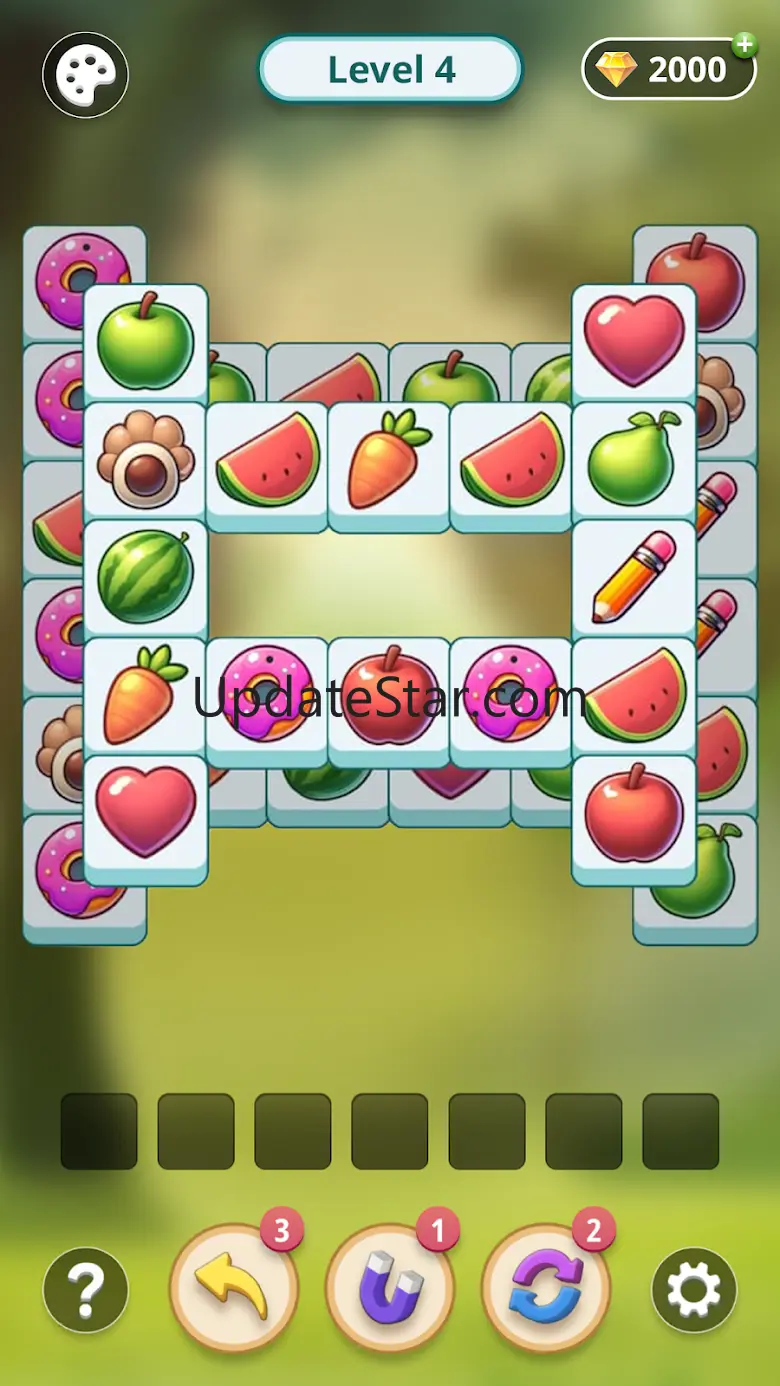Select the carrot tile beside the pink donut
Screen dimensions: 780x1386
[x=145, y=696]
